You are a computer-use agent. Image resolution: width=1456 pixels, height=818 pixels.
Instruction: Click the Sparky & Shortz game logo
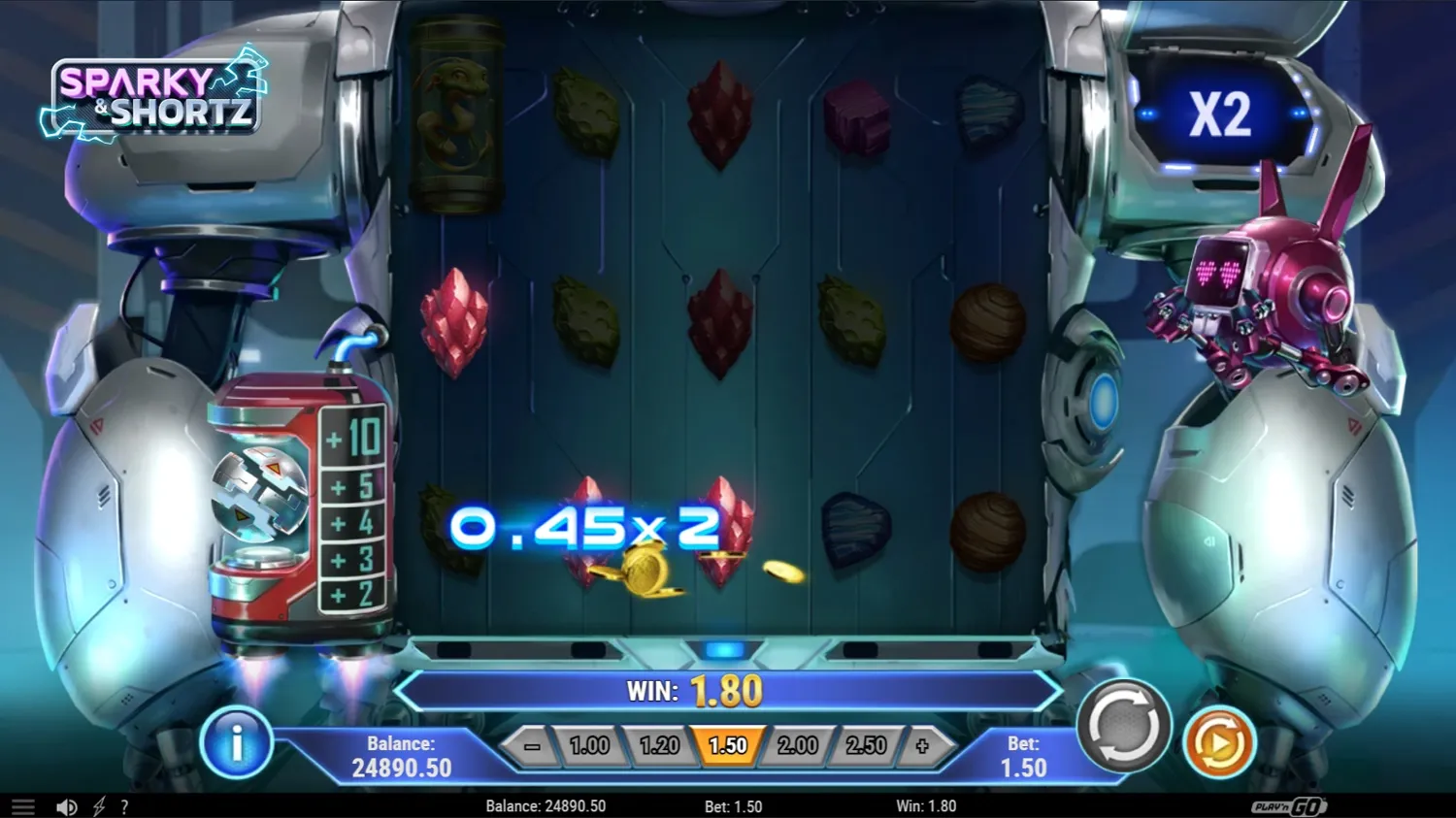pos(155,97)
